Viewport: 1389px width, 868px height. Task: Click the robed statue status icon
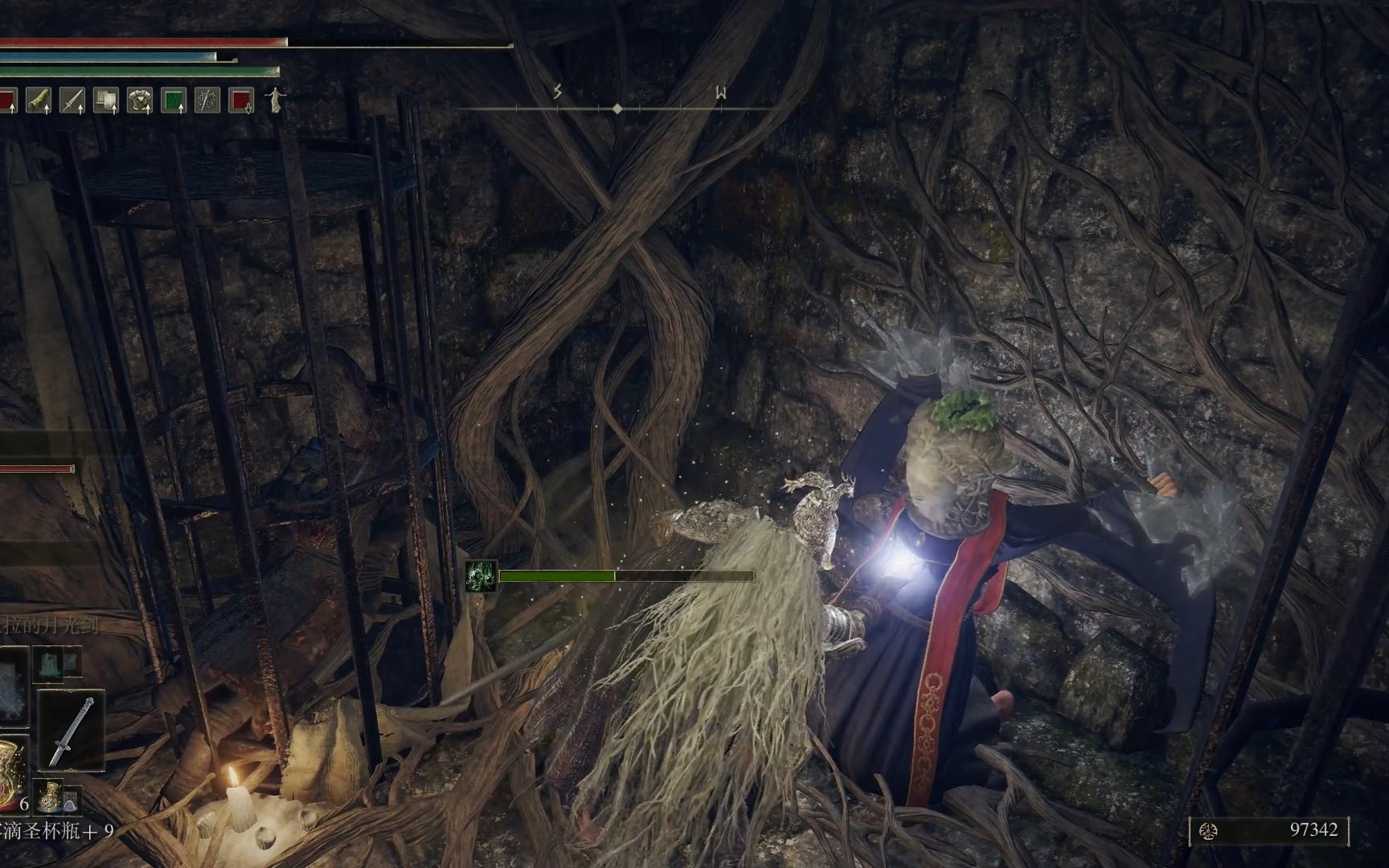click(x=276, y=100)
